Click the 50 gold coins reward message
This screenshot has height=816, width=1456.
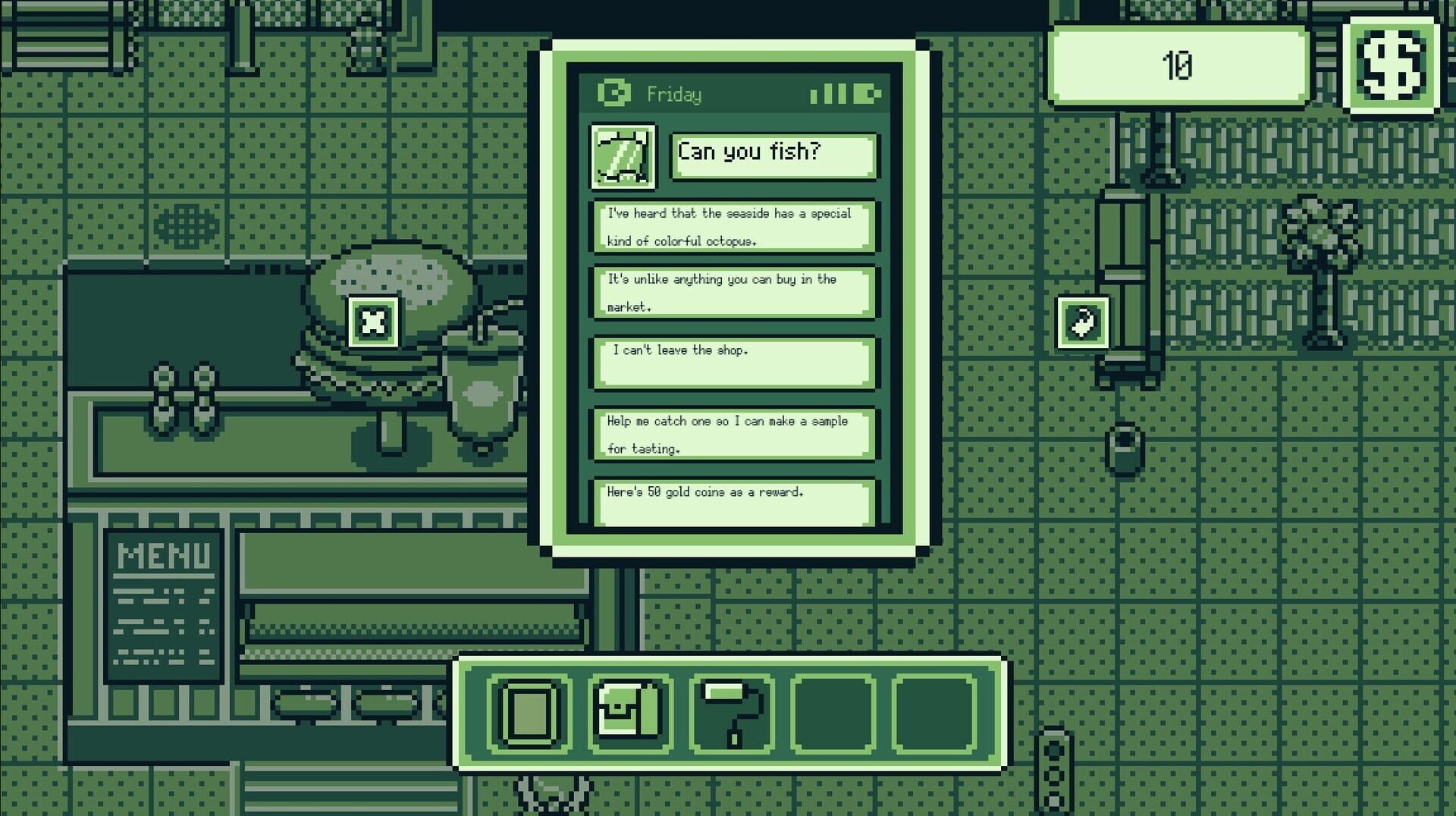click(x=733, y=501)
